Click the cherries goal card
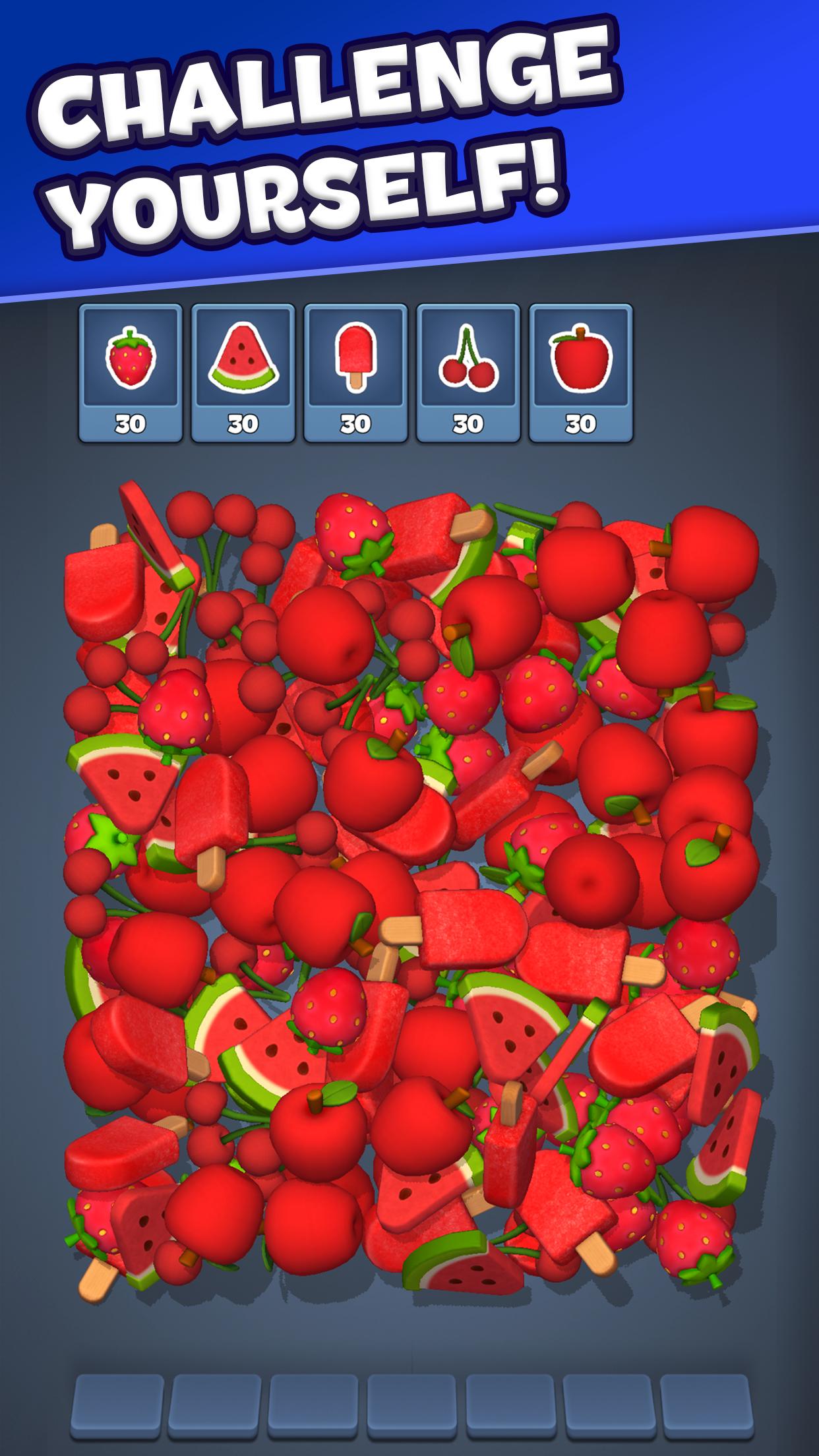Viewport: 819px width, 1456px height. tap(468, 373)
